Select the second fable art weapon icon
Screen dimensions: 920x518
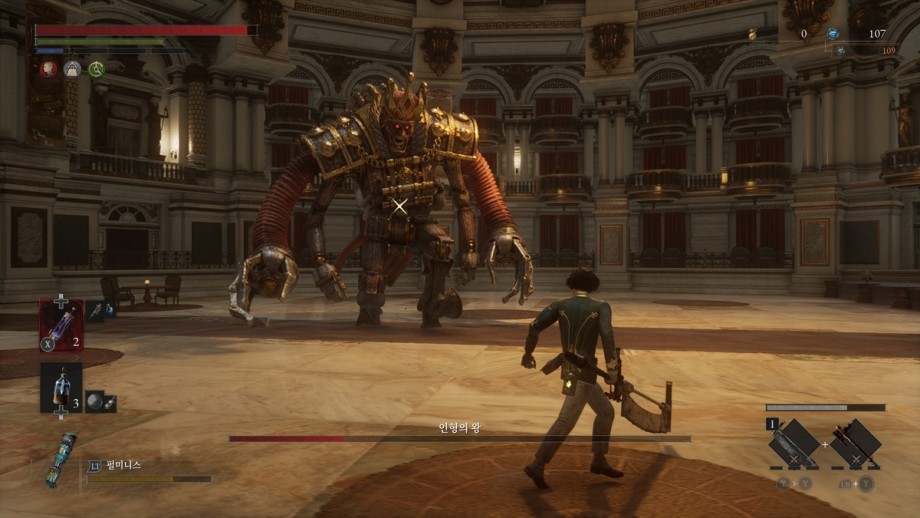click(x=856, y=444)
